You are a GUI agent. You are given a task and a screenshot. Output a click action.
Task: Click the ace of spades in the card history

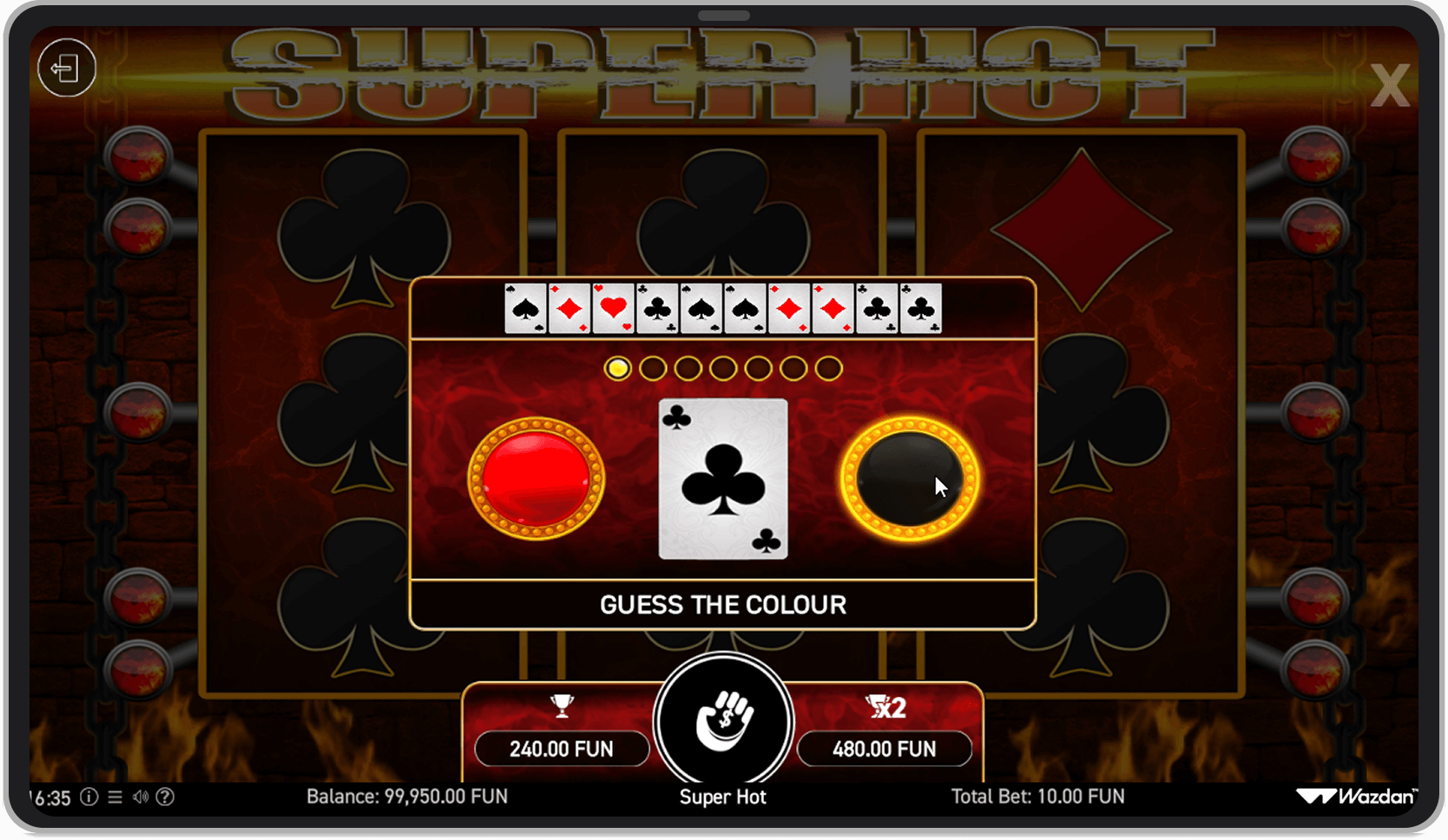click(525, 308)
